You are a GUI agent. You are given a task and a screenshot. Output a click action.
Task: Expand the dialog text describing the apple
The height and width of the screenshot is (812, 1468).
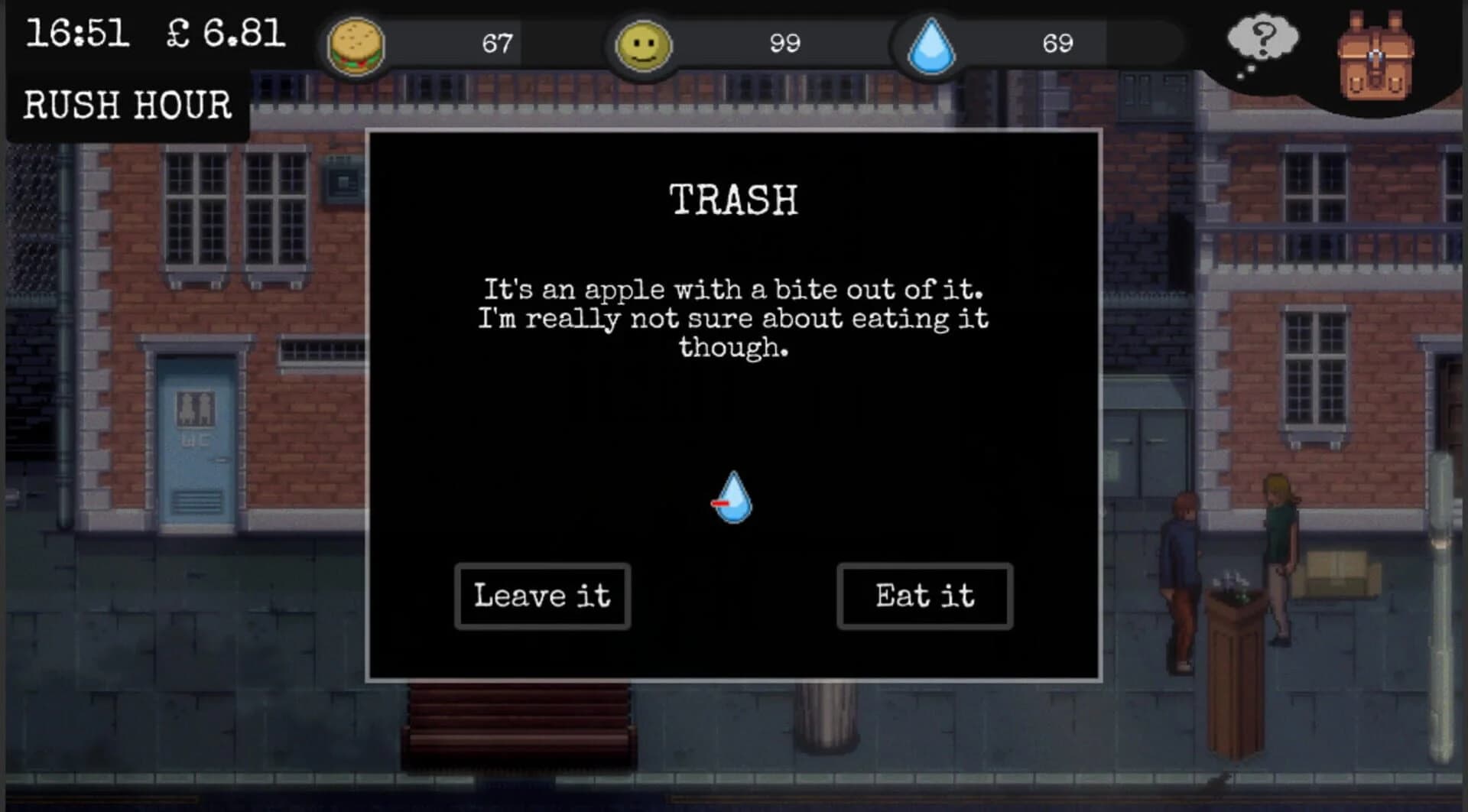click(x=732, y=319)
